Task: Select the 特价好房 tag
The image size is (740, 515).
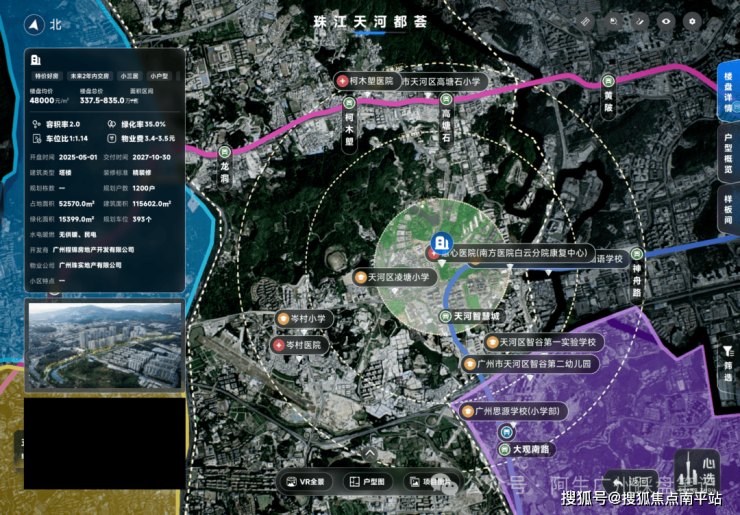Action: [x=46, y=75]
